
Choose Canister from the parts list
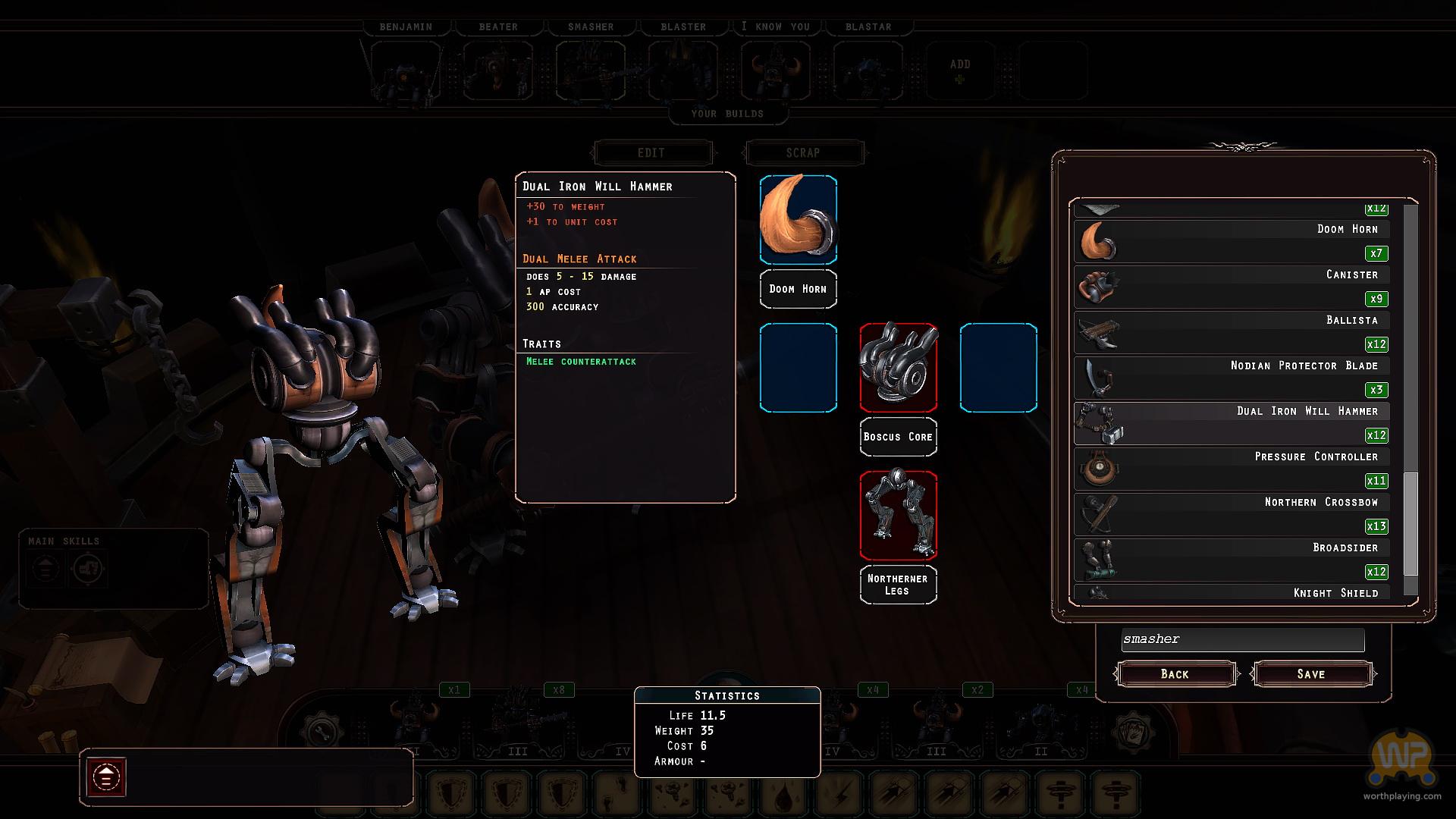1232,287
